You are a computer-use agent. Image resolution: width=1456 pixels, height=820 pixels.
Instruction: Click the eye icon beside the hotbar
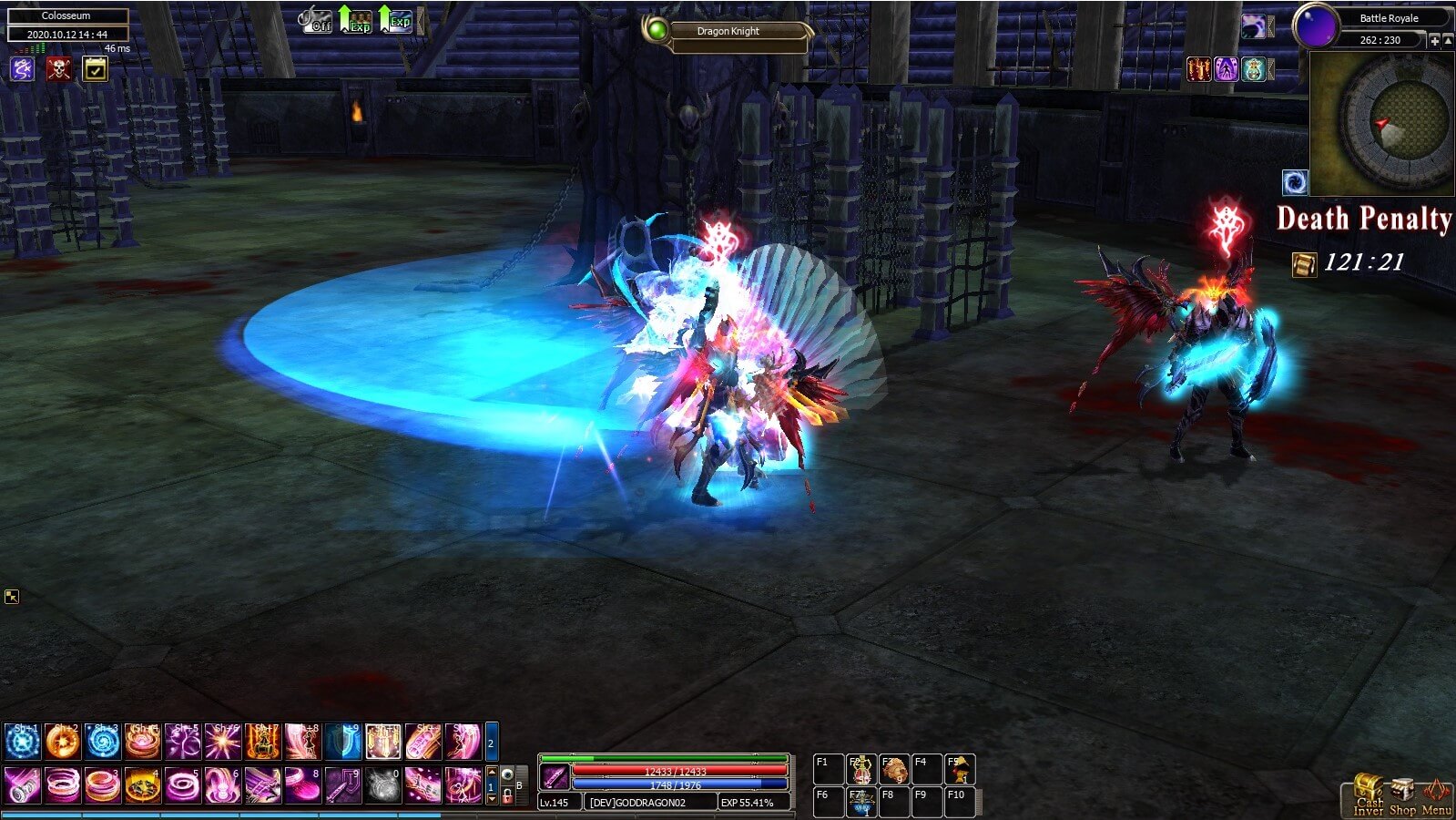508,775
